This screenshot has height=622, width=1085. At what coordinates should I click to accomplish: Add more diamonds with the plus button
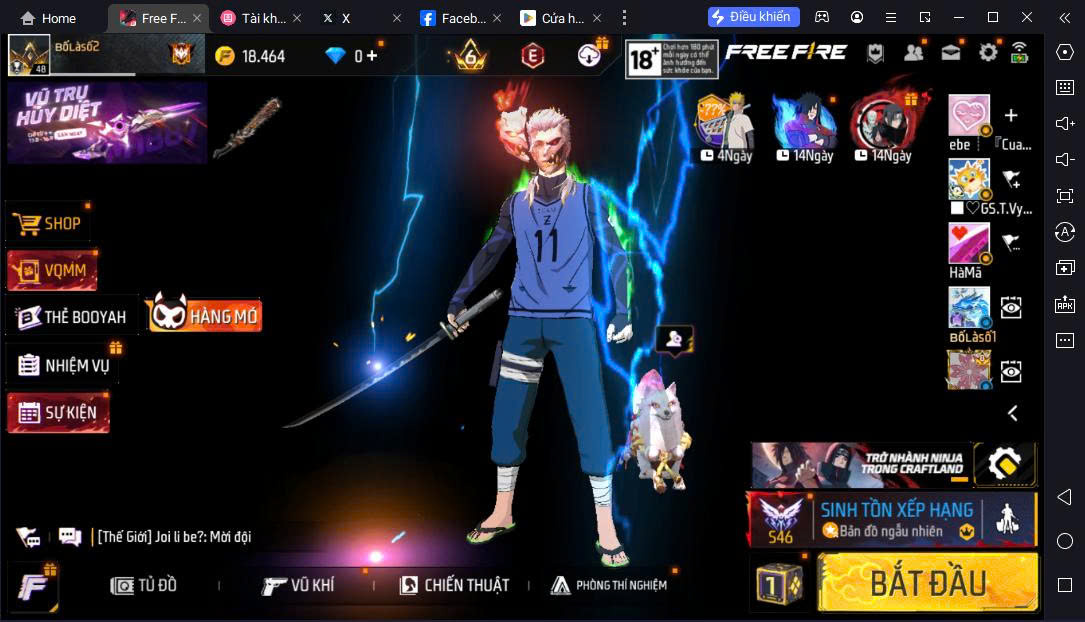point(372,56)
